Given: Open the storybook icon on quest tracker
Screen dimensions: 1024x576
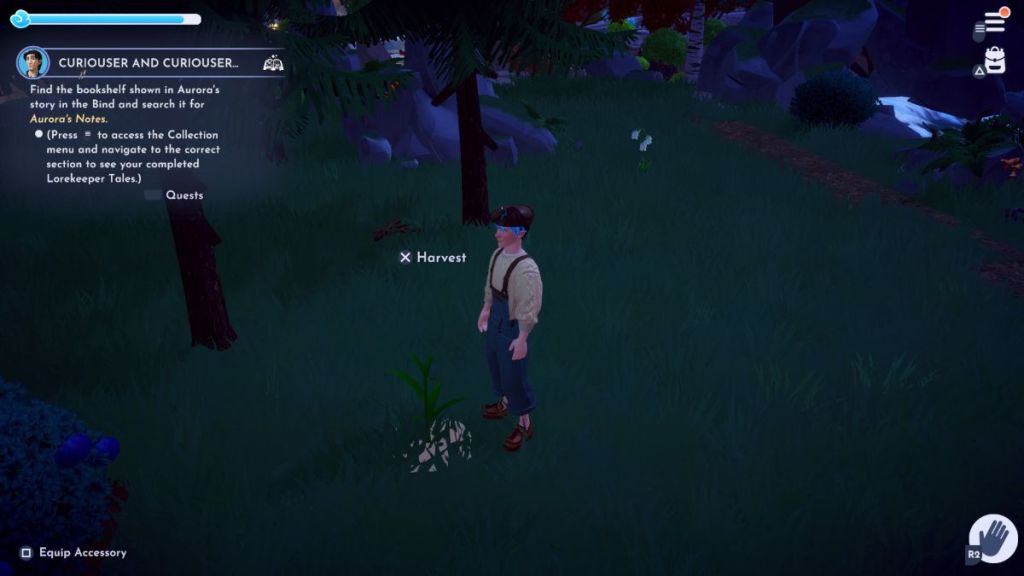Looking at the screenshot, I should [x=272, y=63].
